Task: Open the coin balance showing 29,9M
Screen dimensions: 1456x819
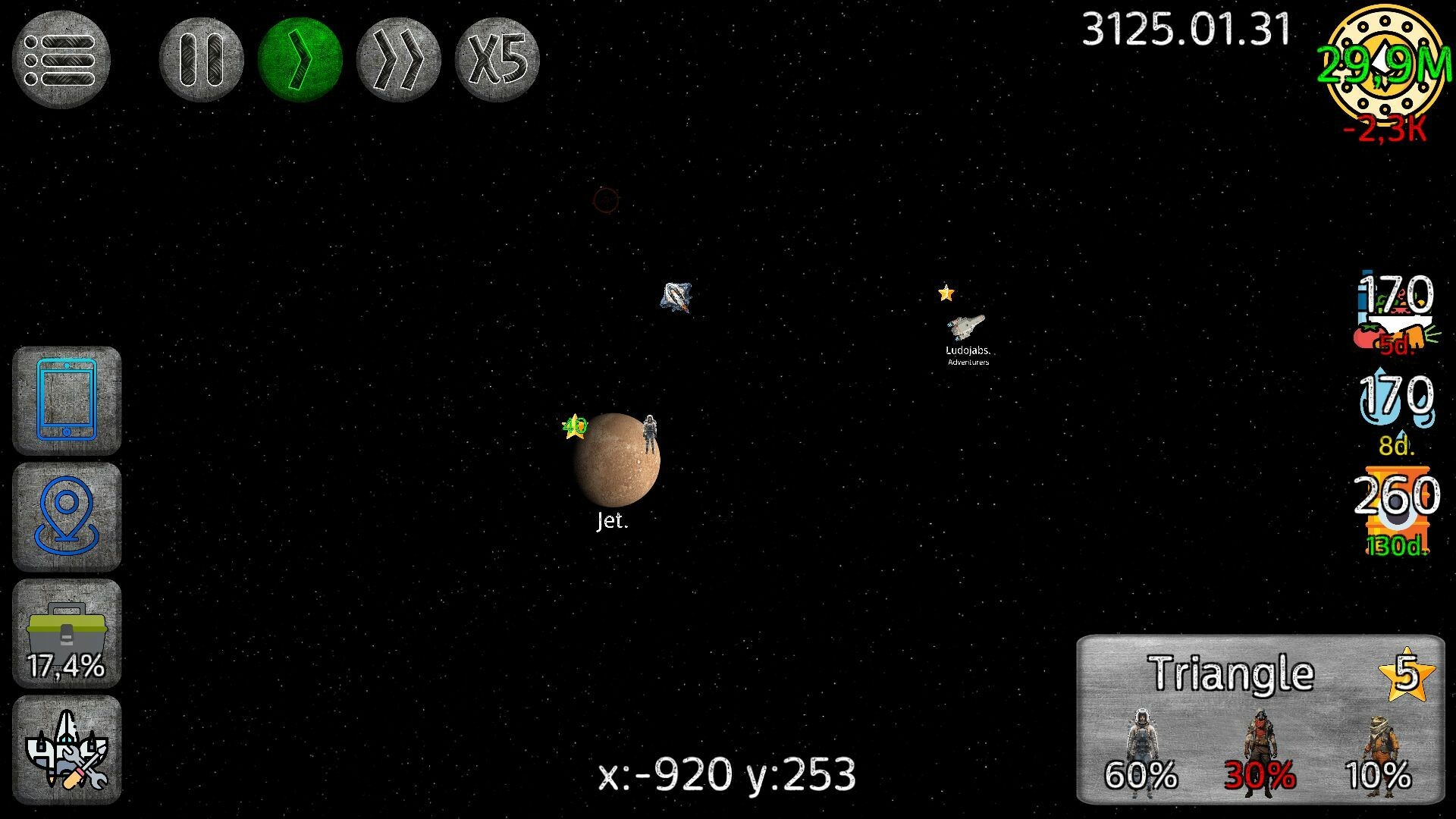Action: point(1384,64)
